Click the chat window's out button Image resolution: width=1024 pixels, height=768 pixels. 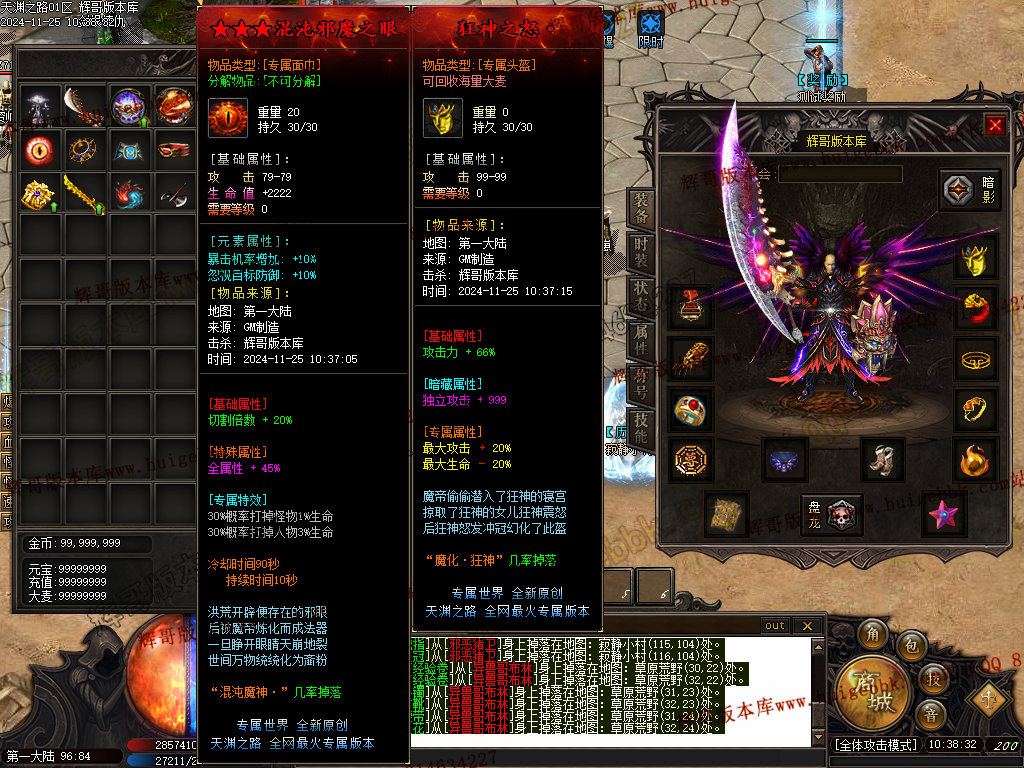pyautogui.click(x=775, y=626)
